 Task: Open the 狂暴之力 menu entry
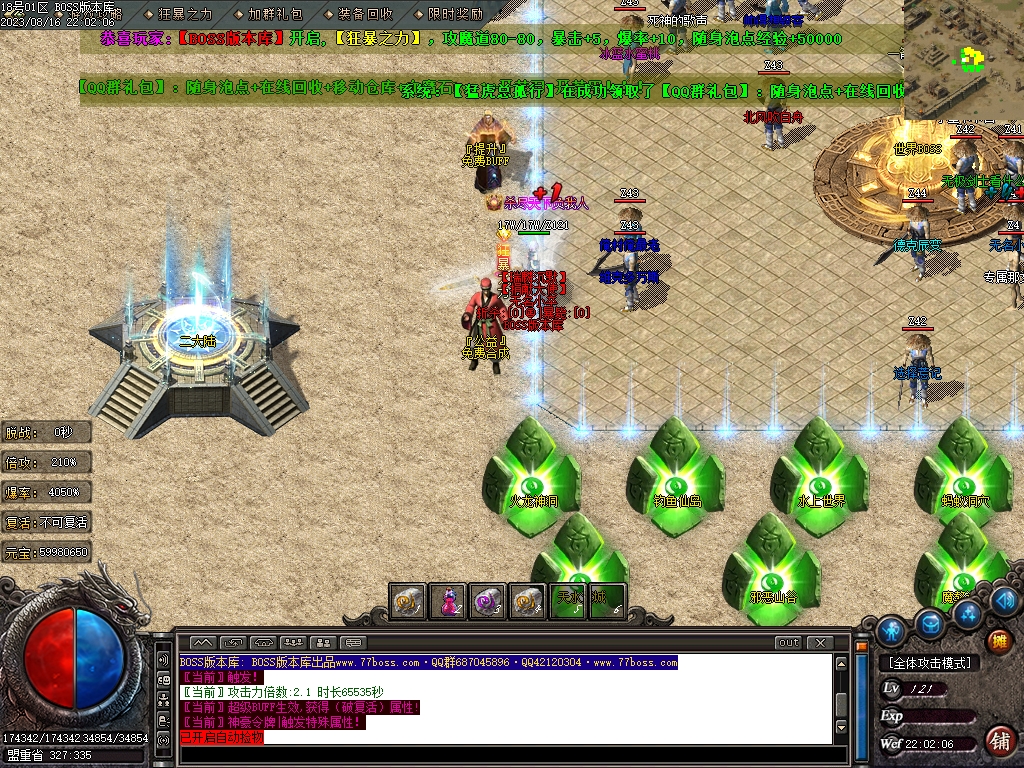[x=185, y=14]
